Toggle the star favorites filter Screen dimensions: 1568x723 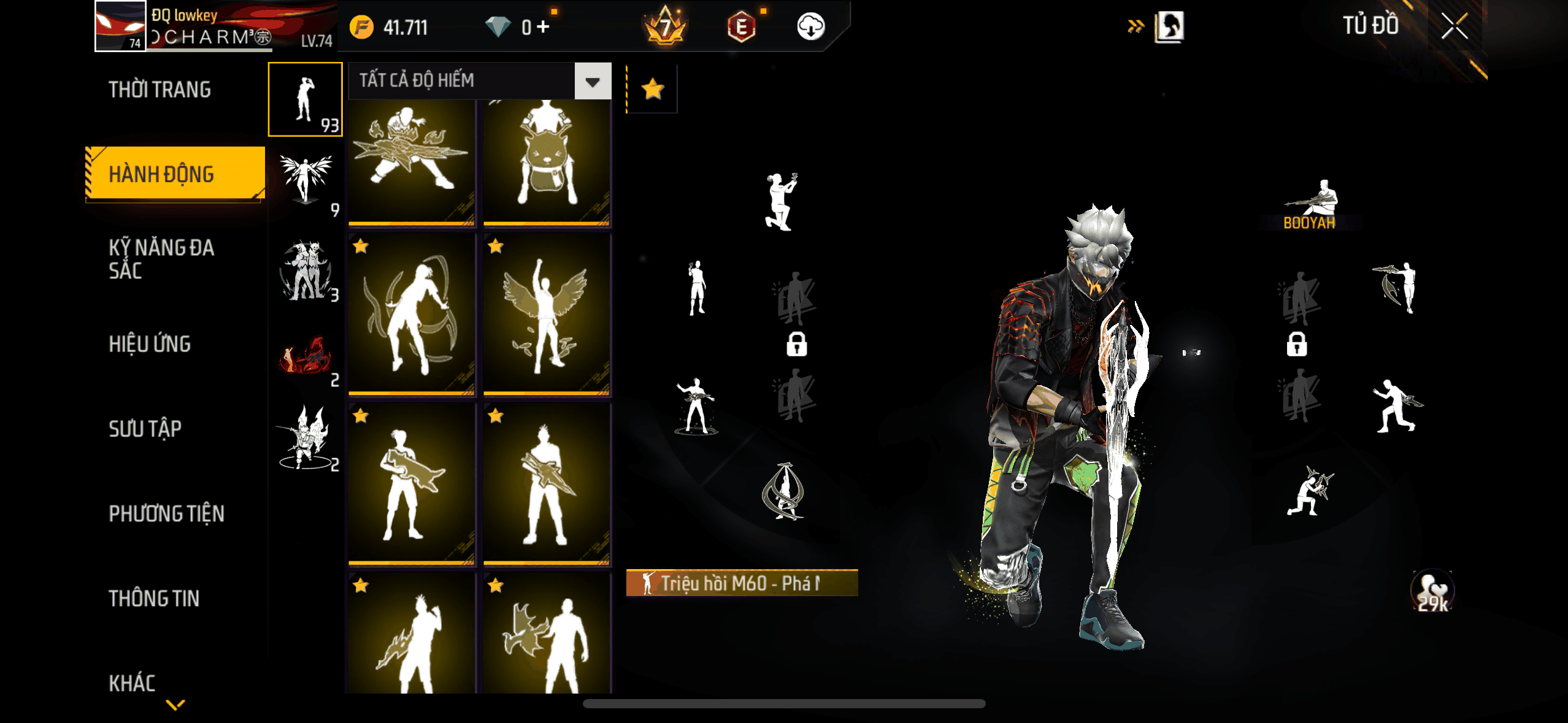[652, 90]
